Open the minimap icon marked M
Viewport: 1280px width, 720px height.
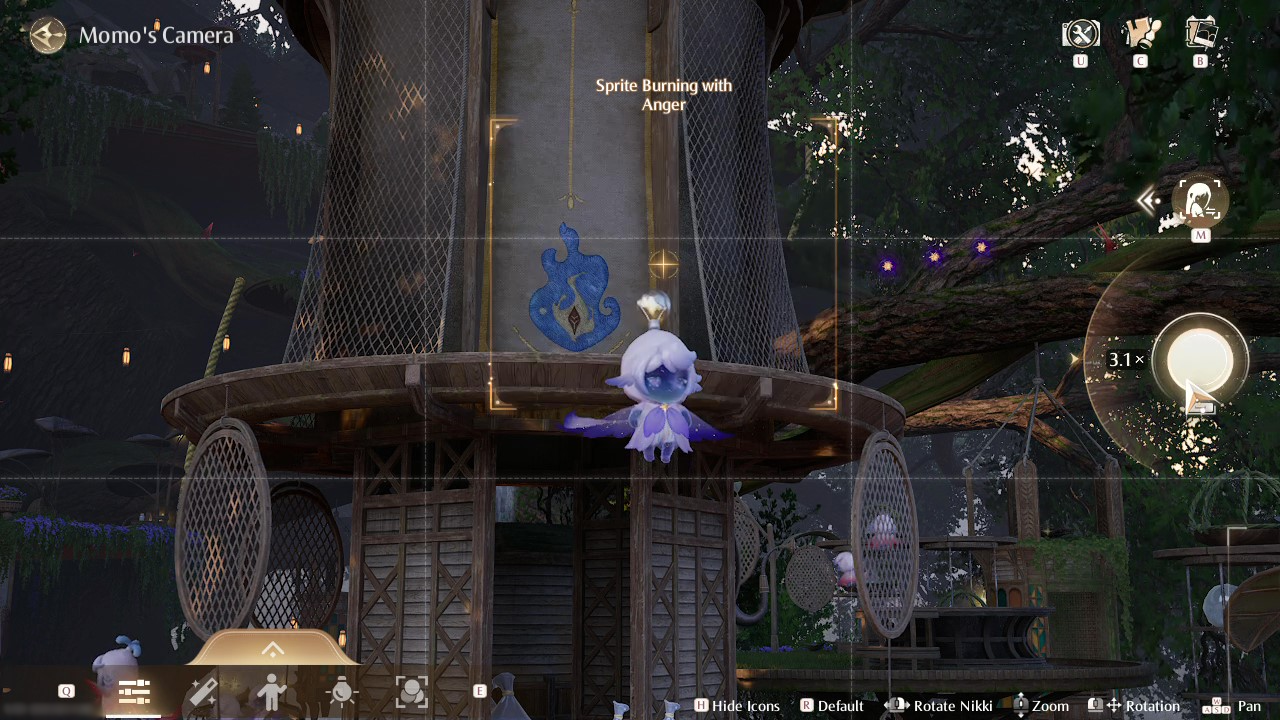(1199, 200)
